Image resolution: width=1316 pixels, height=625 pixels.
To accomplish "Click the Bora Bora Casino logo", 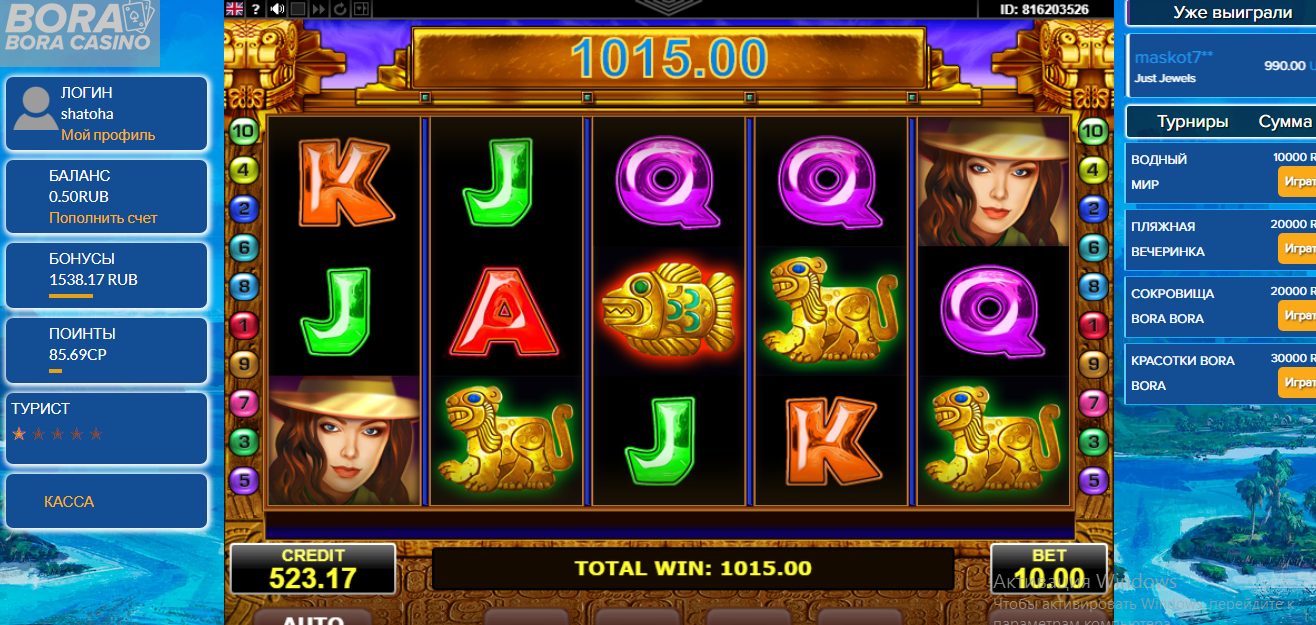I will (x=80, y=27).
